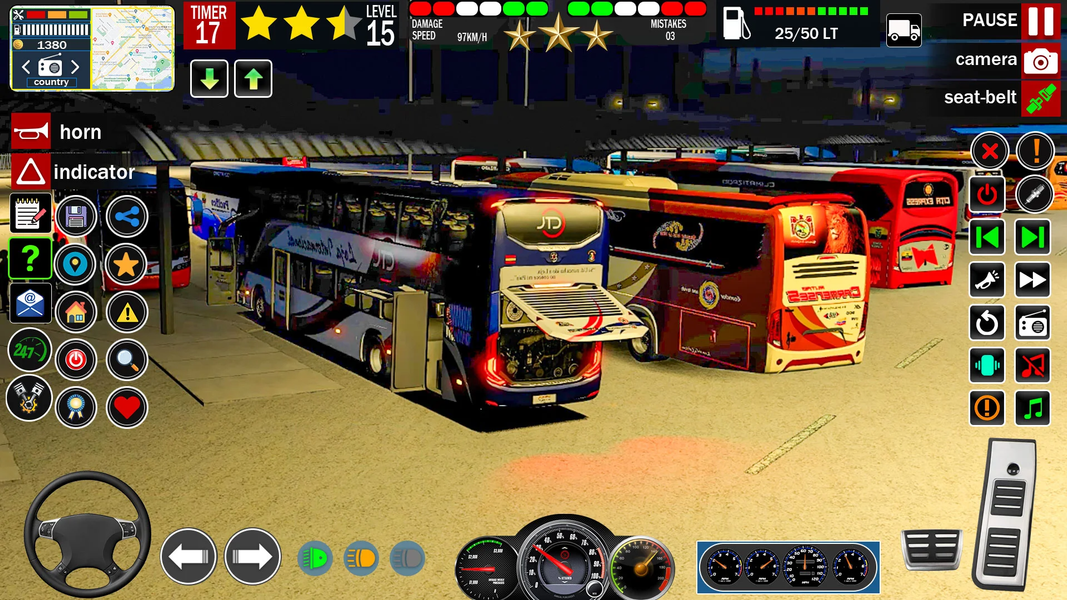Mute music with the crossed-out note icon

1033,365
